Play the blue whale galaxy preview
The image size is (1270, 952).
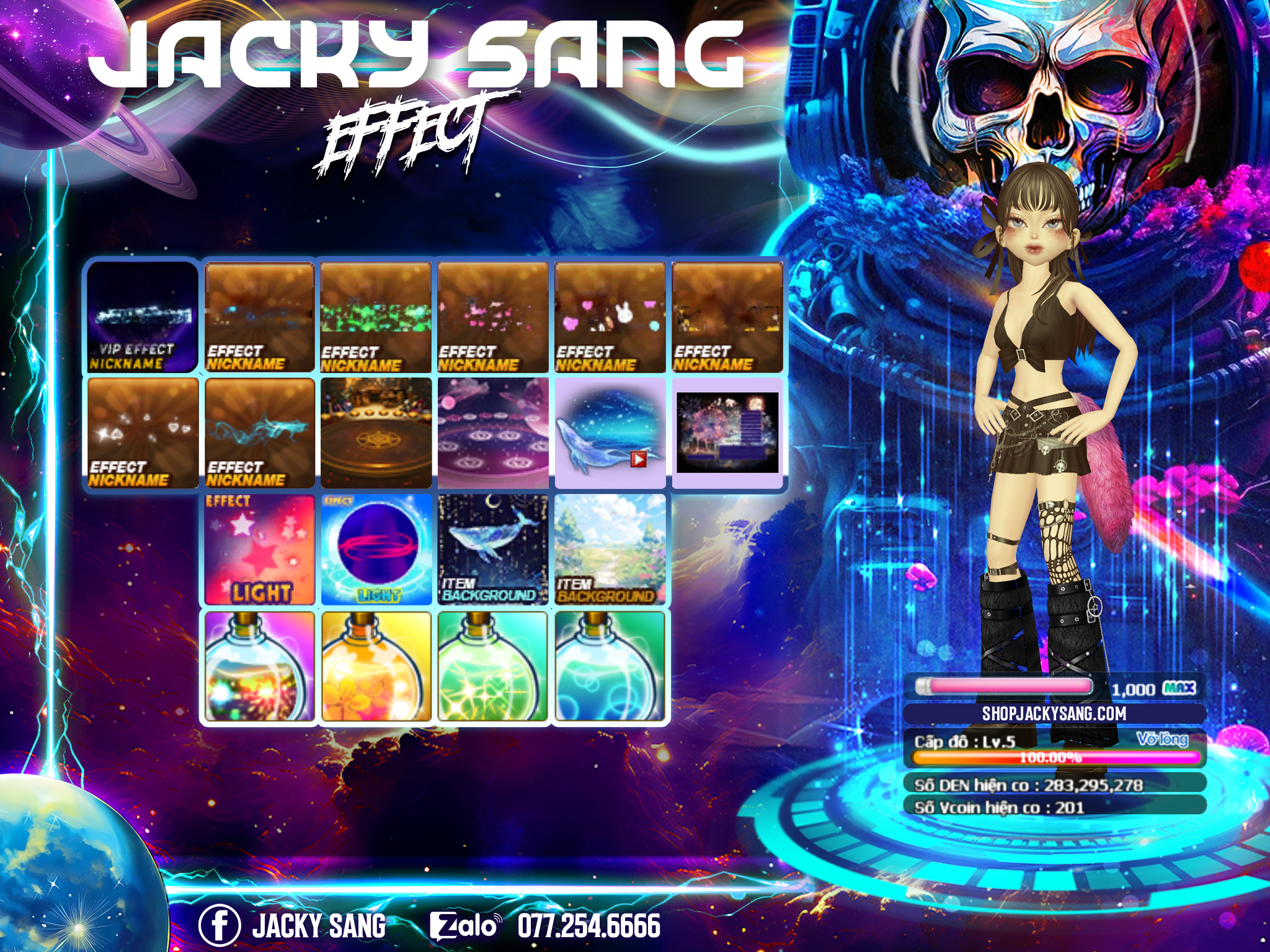pyautogui.click(x=638, y=459)
